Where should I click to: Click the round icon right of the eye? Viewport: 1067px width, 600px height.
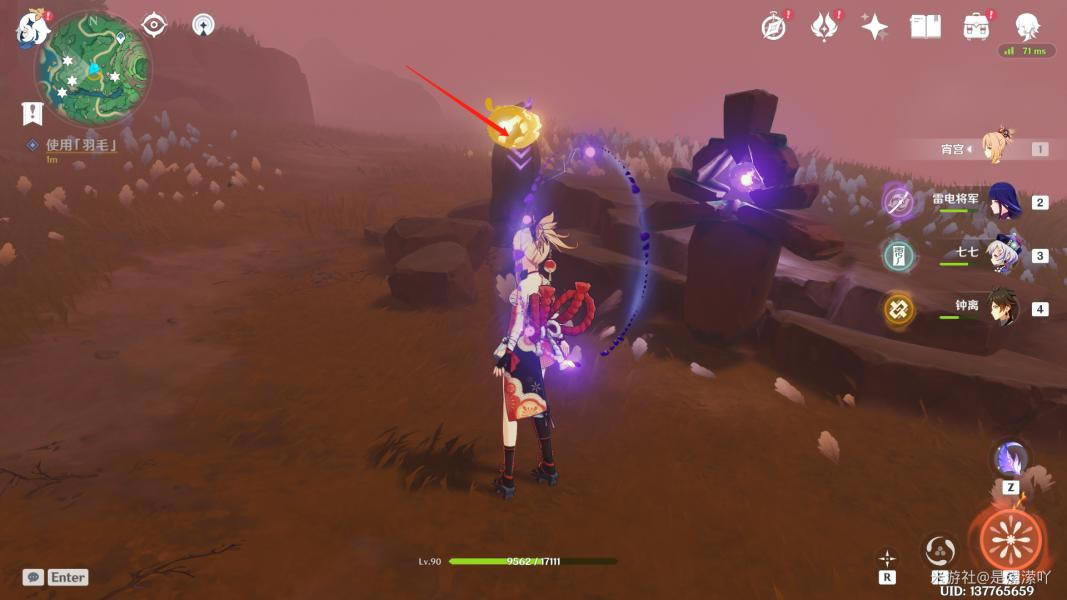(x=204, y=25)
